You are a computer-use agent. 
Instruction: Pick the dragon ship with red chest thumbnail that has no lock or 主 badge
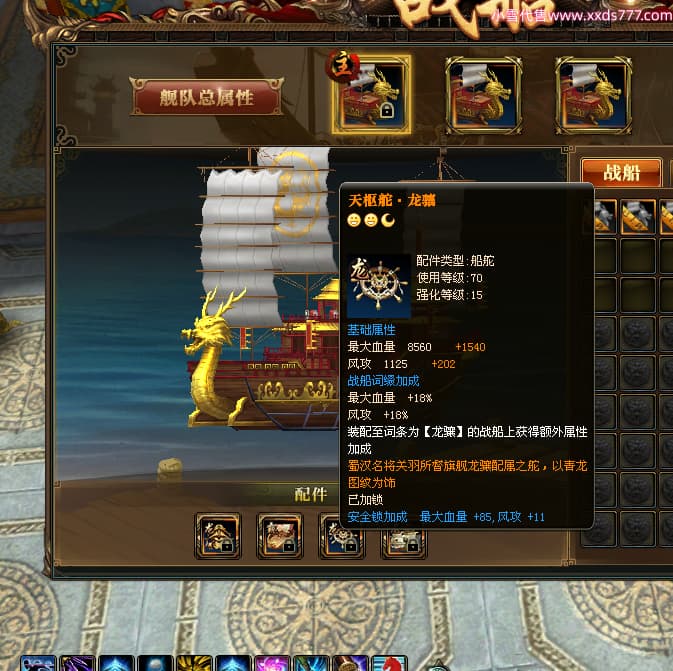click(484, 94)
